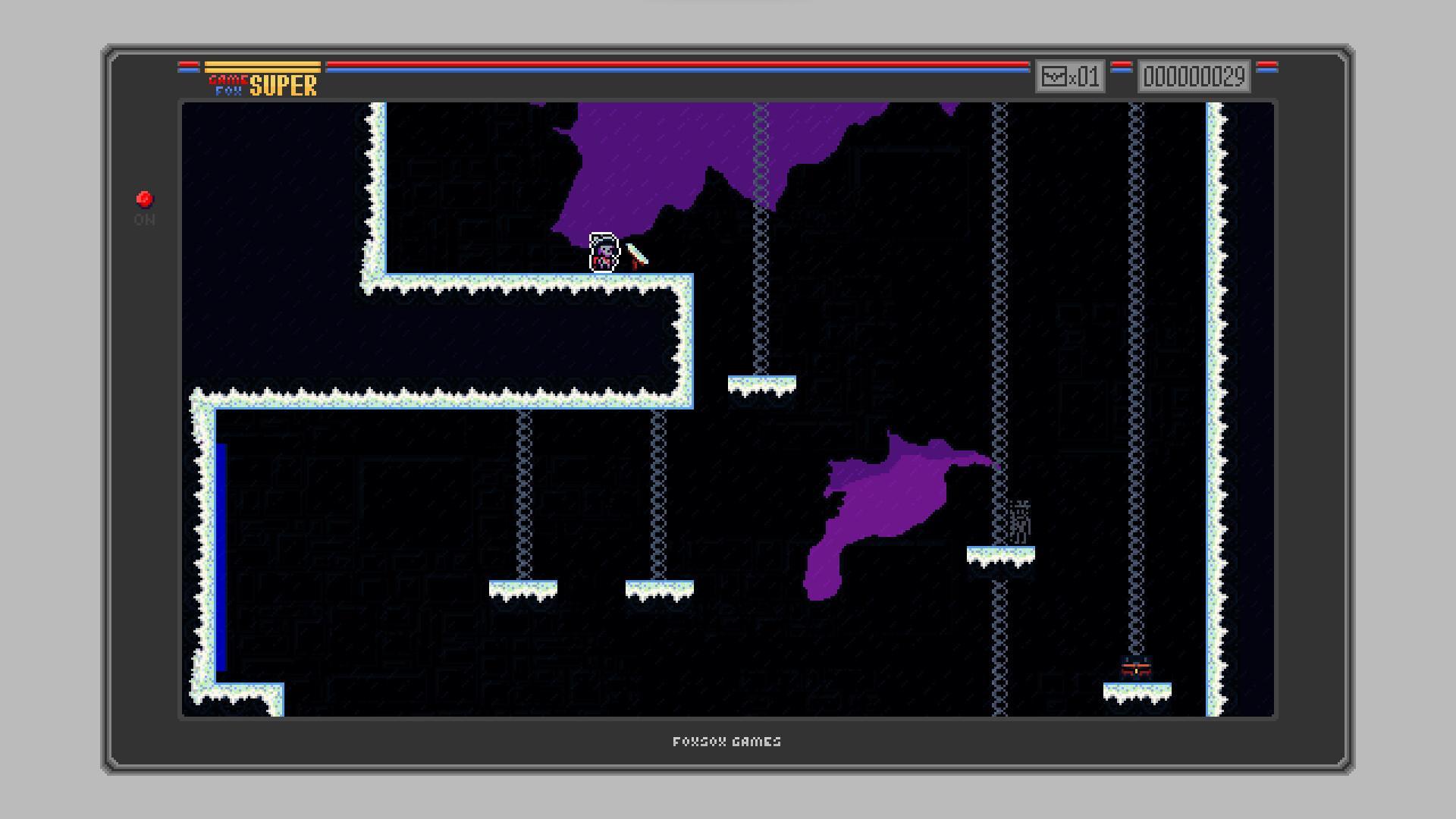Viewport: 1456px width, 819px height.
Task: Click the red power LED above ON
Action: (x=144, y=198)
